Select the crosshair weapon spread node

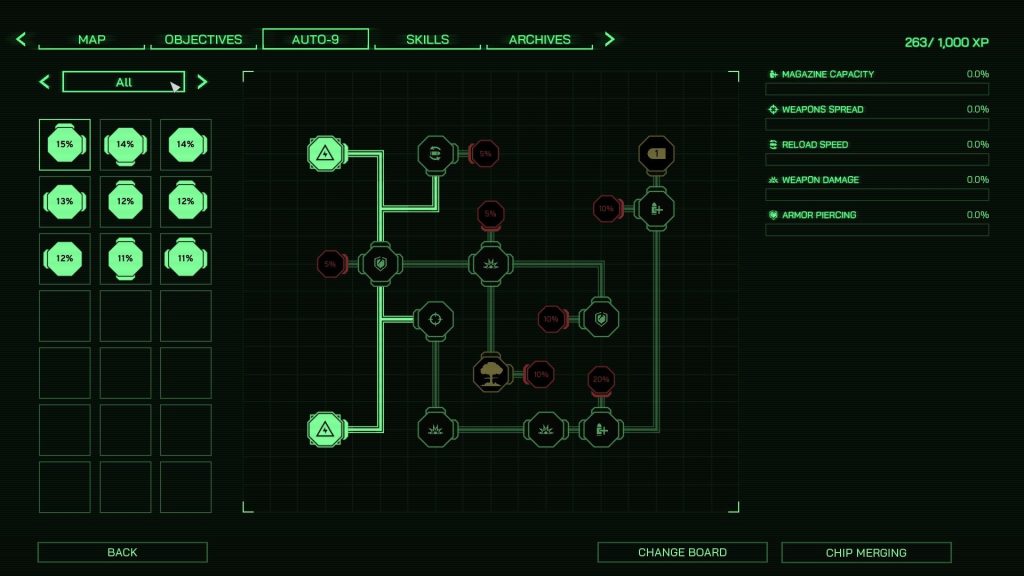coord(435,320)
